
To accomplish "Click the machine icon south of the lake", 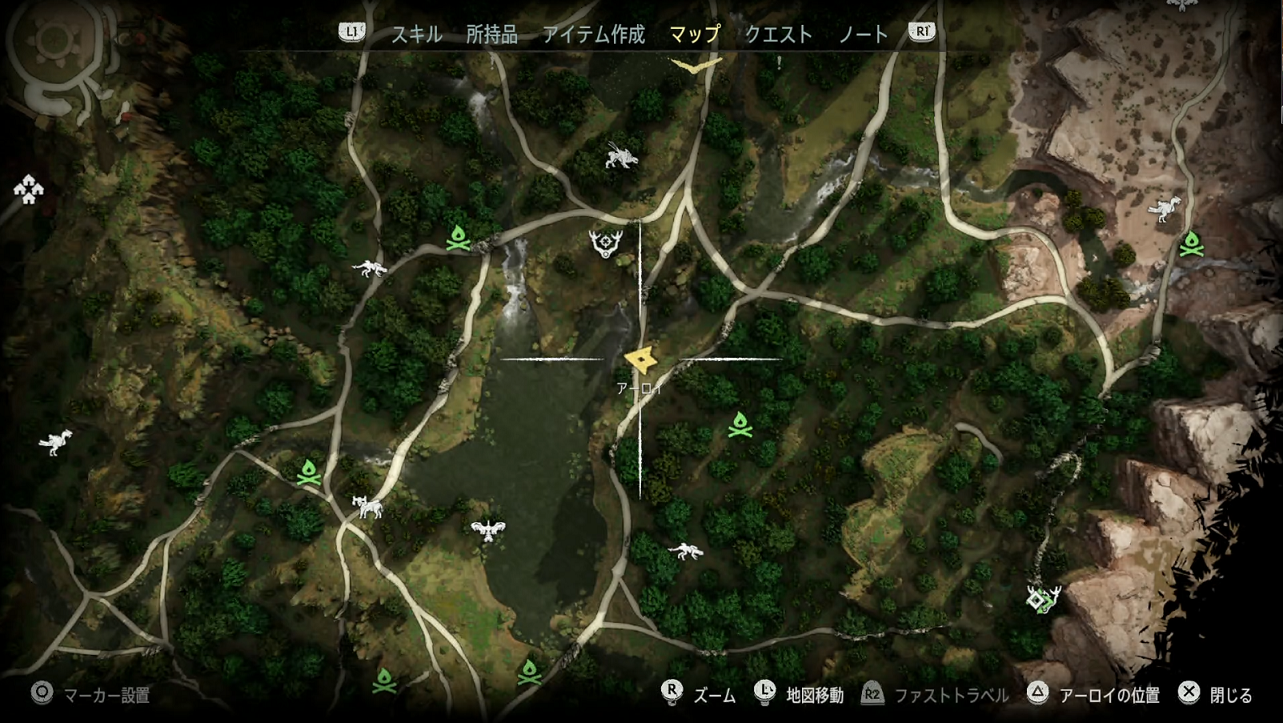I will coord(685,550).
